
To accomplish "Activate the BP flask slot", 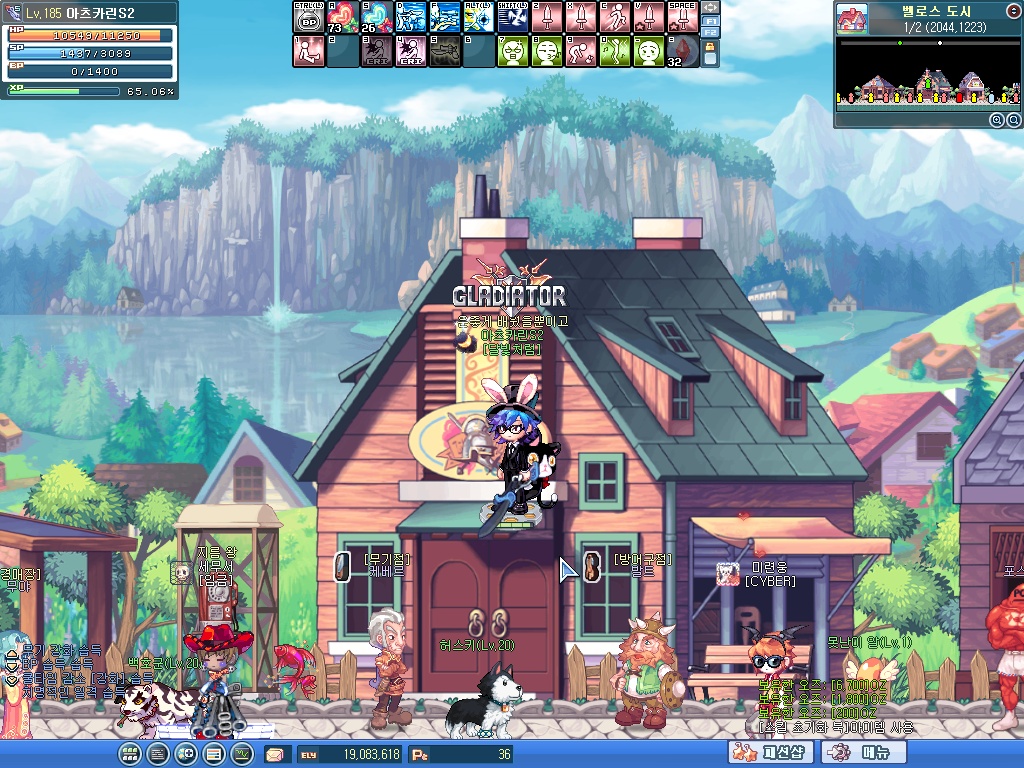I will point(308,17).
